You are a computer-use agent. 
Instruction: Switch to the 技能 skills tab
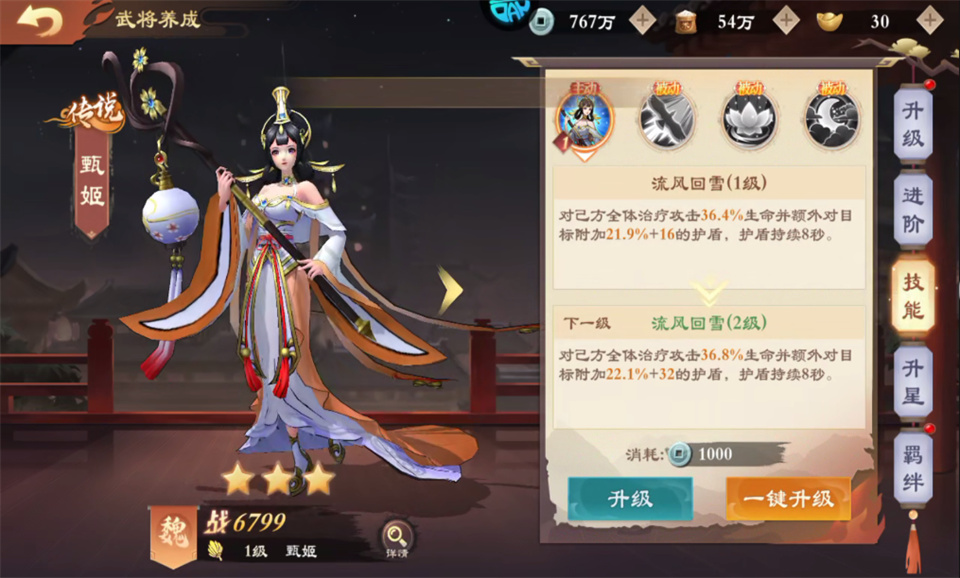click(x=912, y=296)
